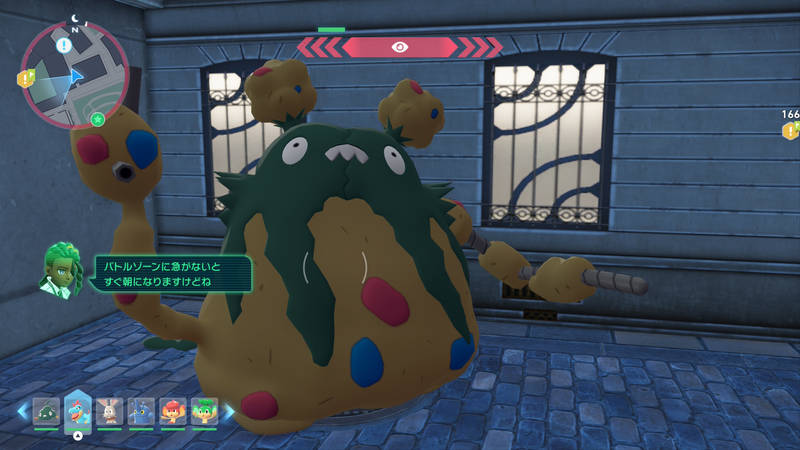Select the Bunnelby party slot
Screen dimensions: 800x450
(109, 411)
